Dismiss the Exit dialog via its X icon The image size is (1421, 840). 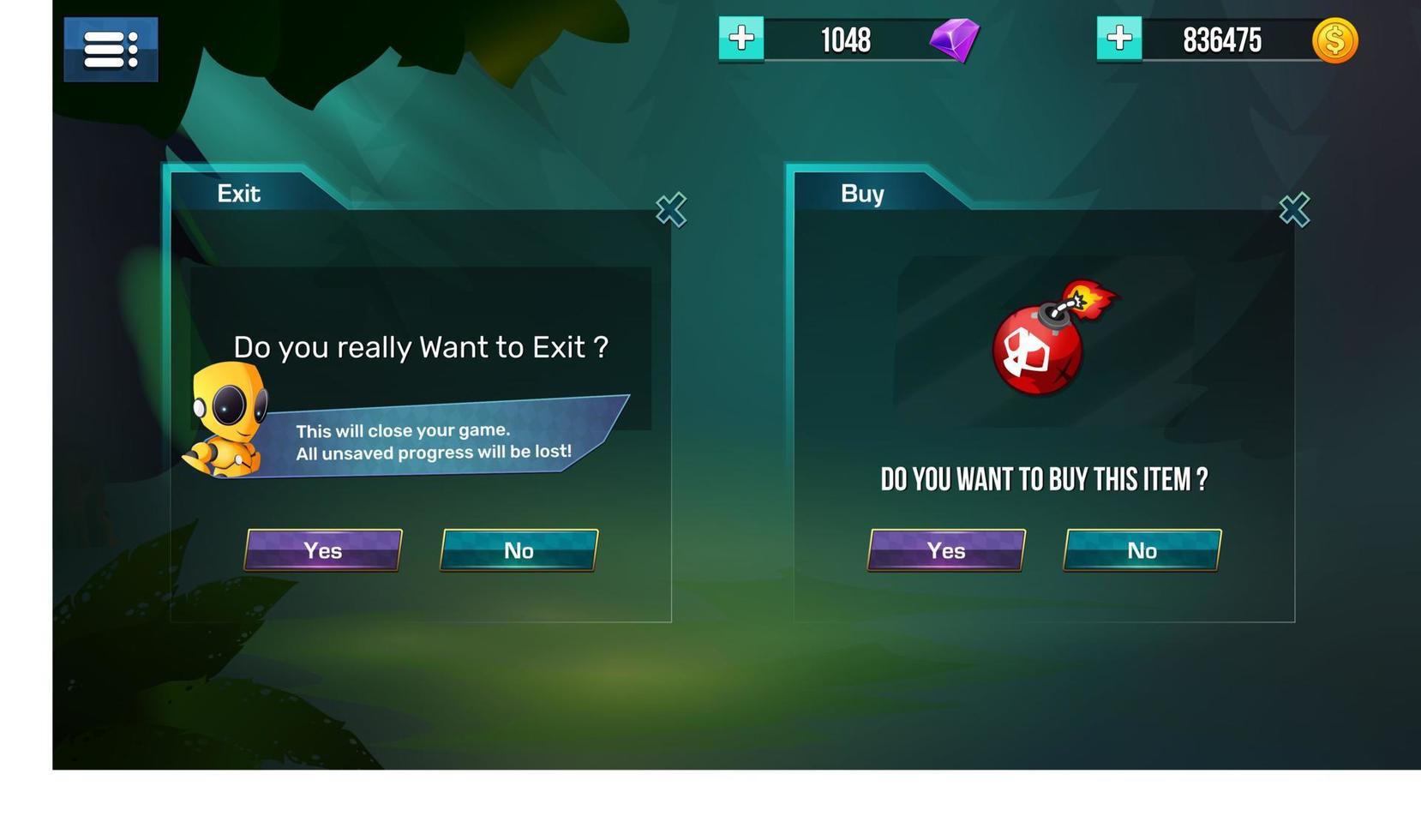pyautogui.click(x=672, y=210)
